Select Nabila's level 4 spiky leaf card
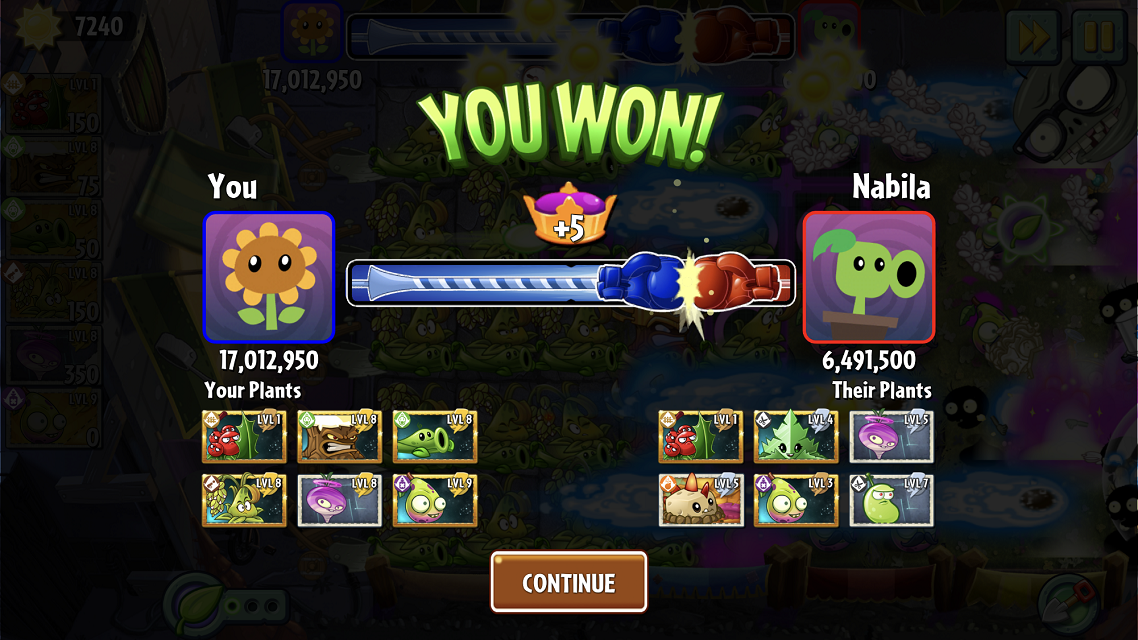 pos(796,437)
